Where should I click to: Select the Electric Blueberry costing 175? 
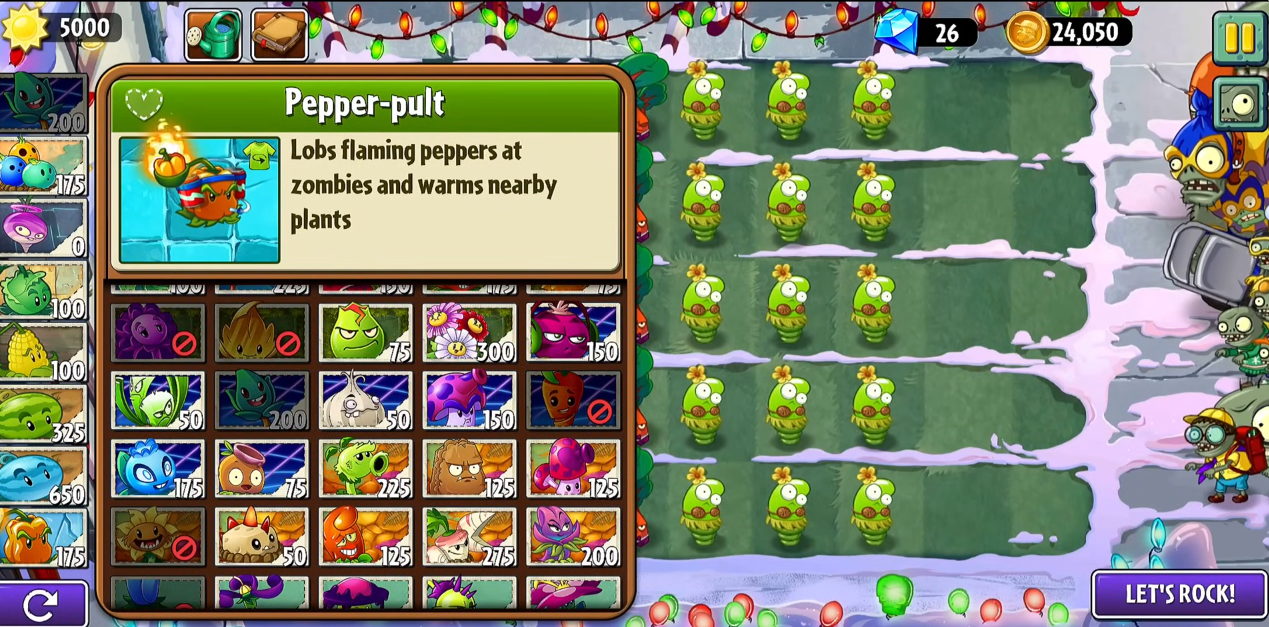pyautogui.click(x=158, y=468)
